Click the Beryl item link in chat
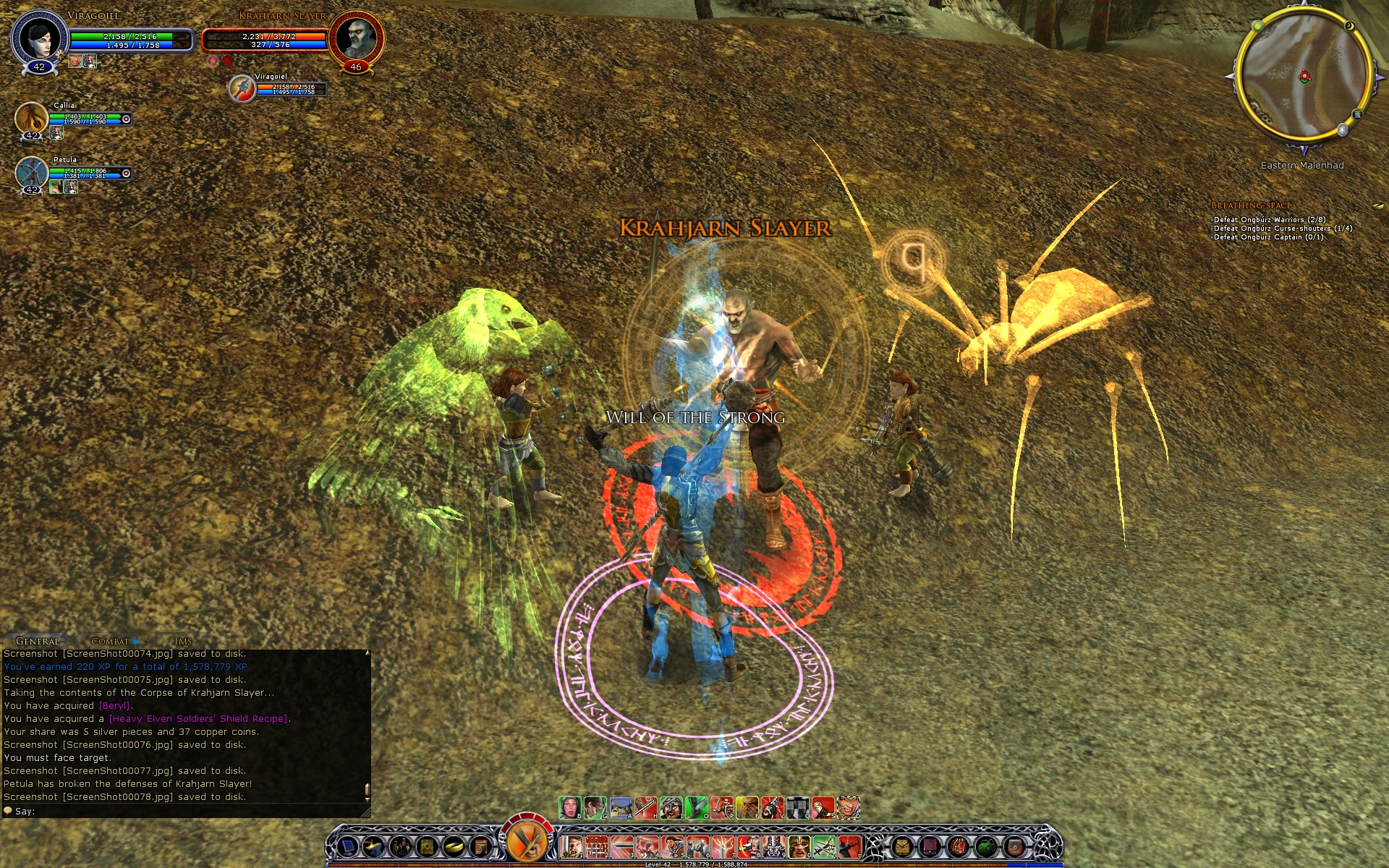The width and height of the screenshot is (1389, 868). [x=114, y=706]
